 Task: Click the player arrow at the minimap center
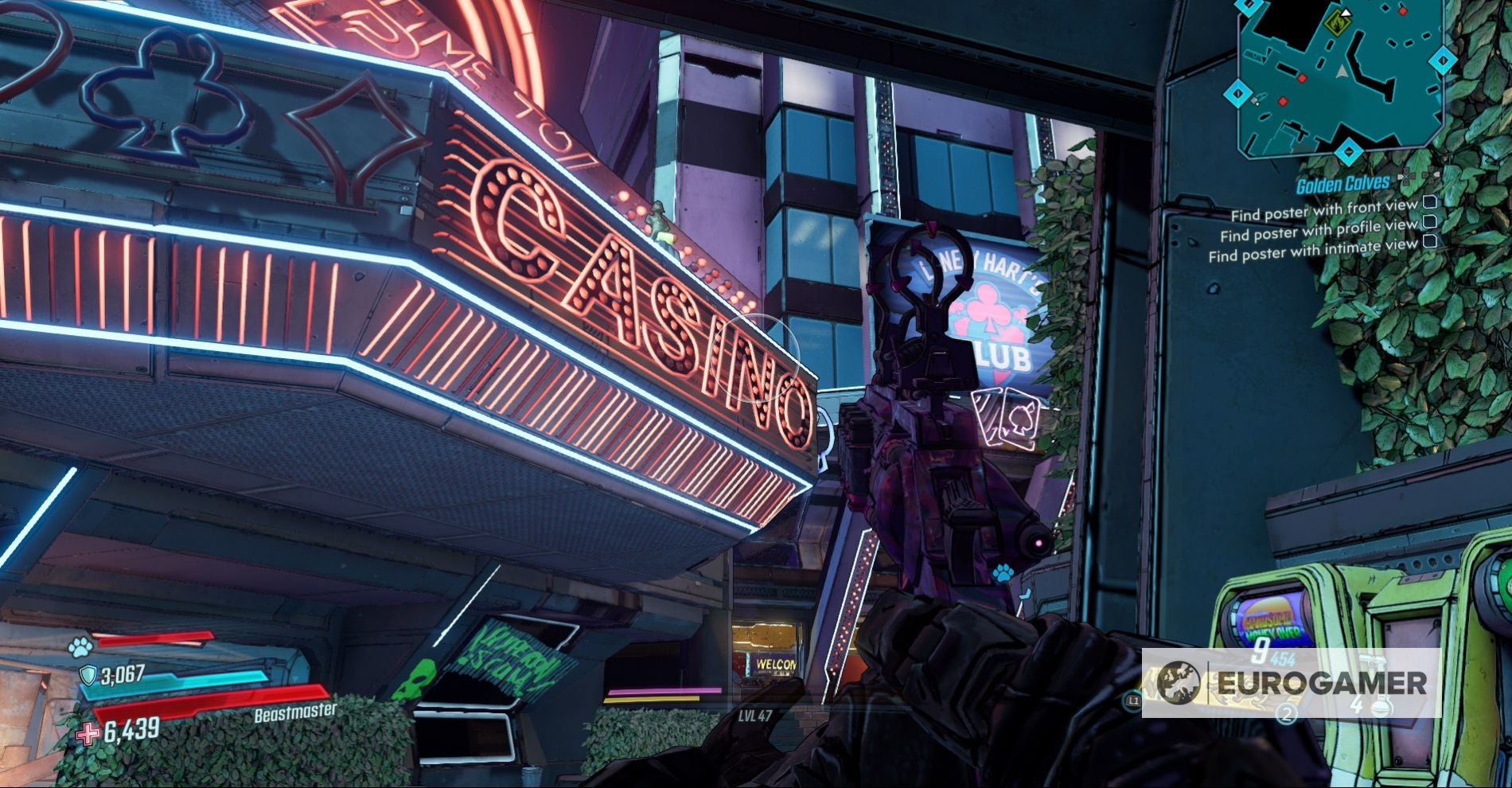click(1341, 70)
